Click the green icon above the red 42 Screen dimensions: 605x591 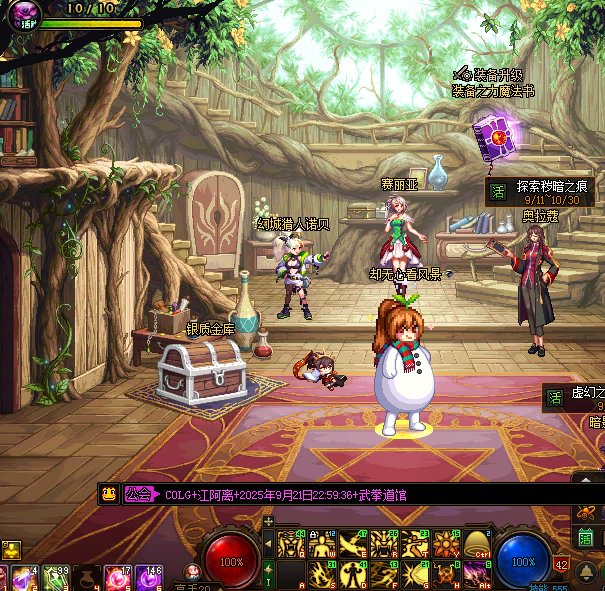click(587, 538)
